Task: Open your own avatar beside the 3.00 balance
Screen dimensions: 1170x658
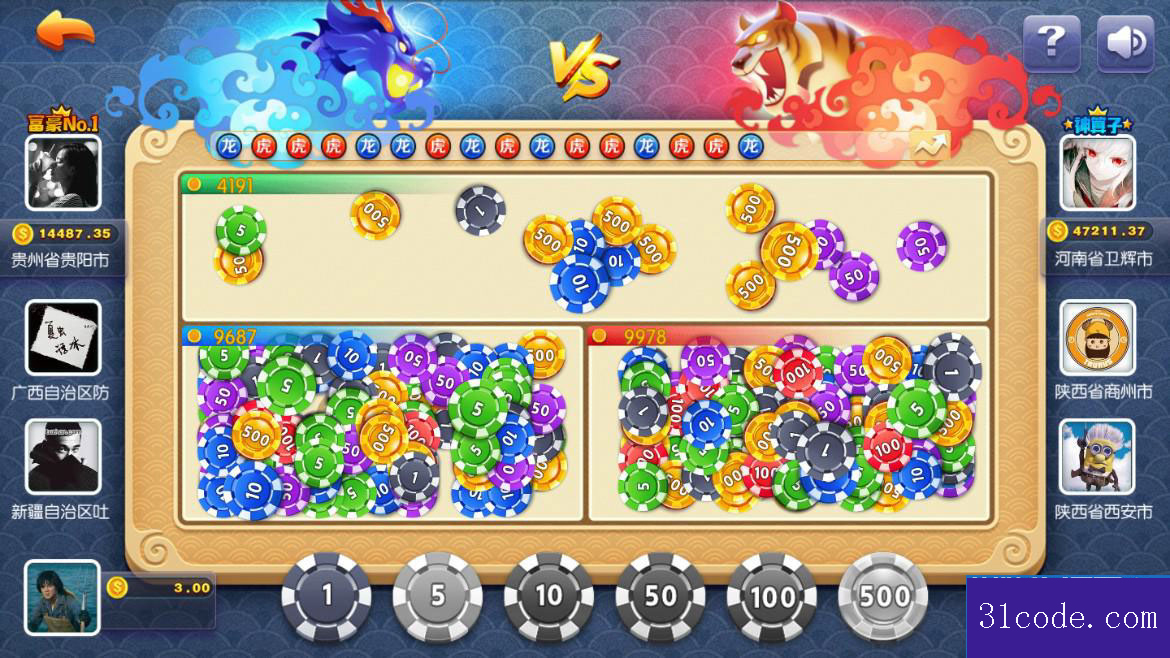Action: 62,598
